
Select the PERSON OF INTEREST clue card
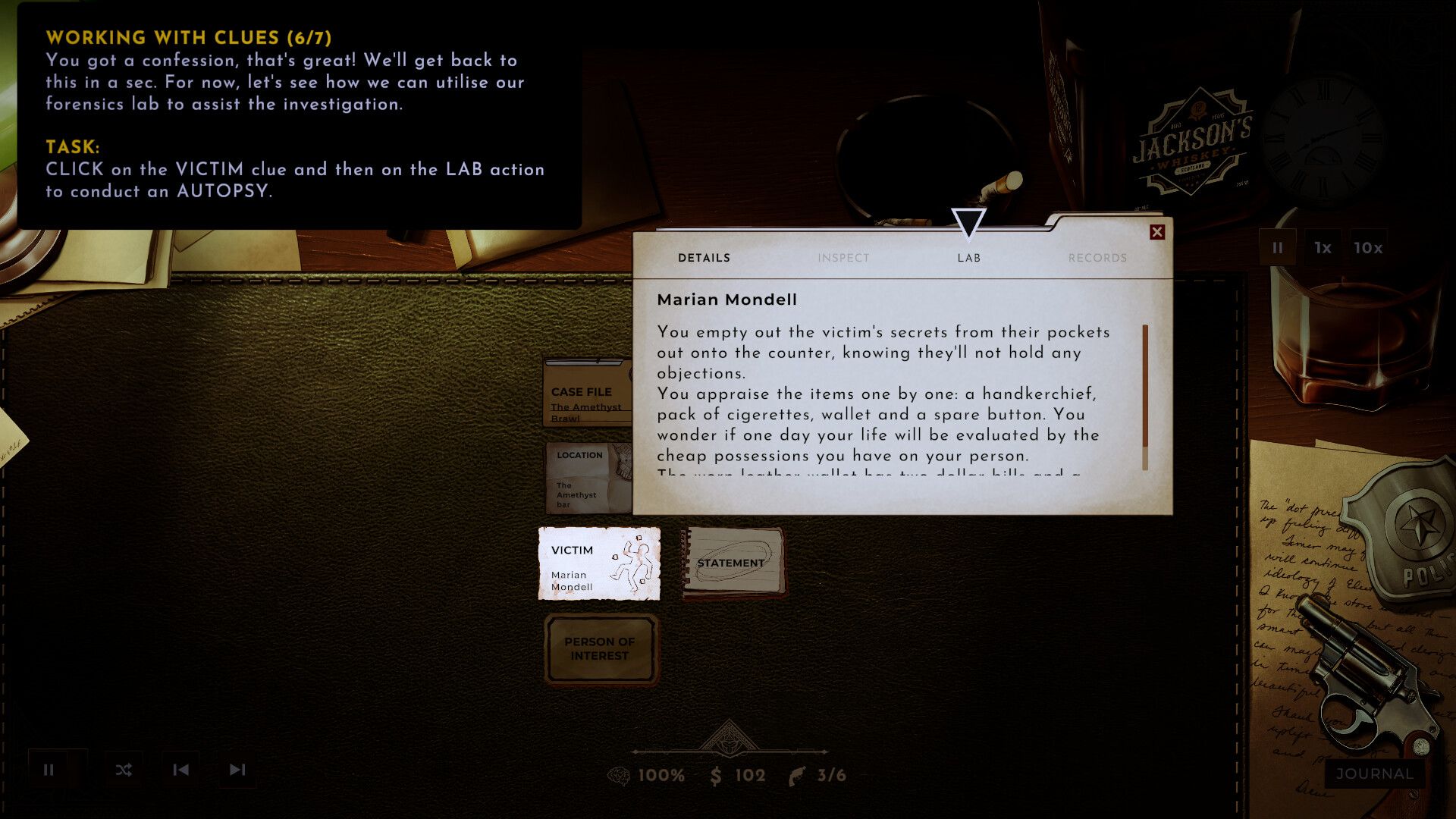pos(600,648)
